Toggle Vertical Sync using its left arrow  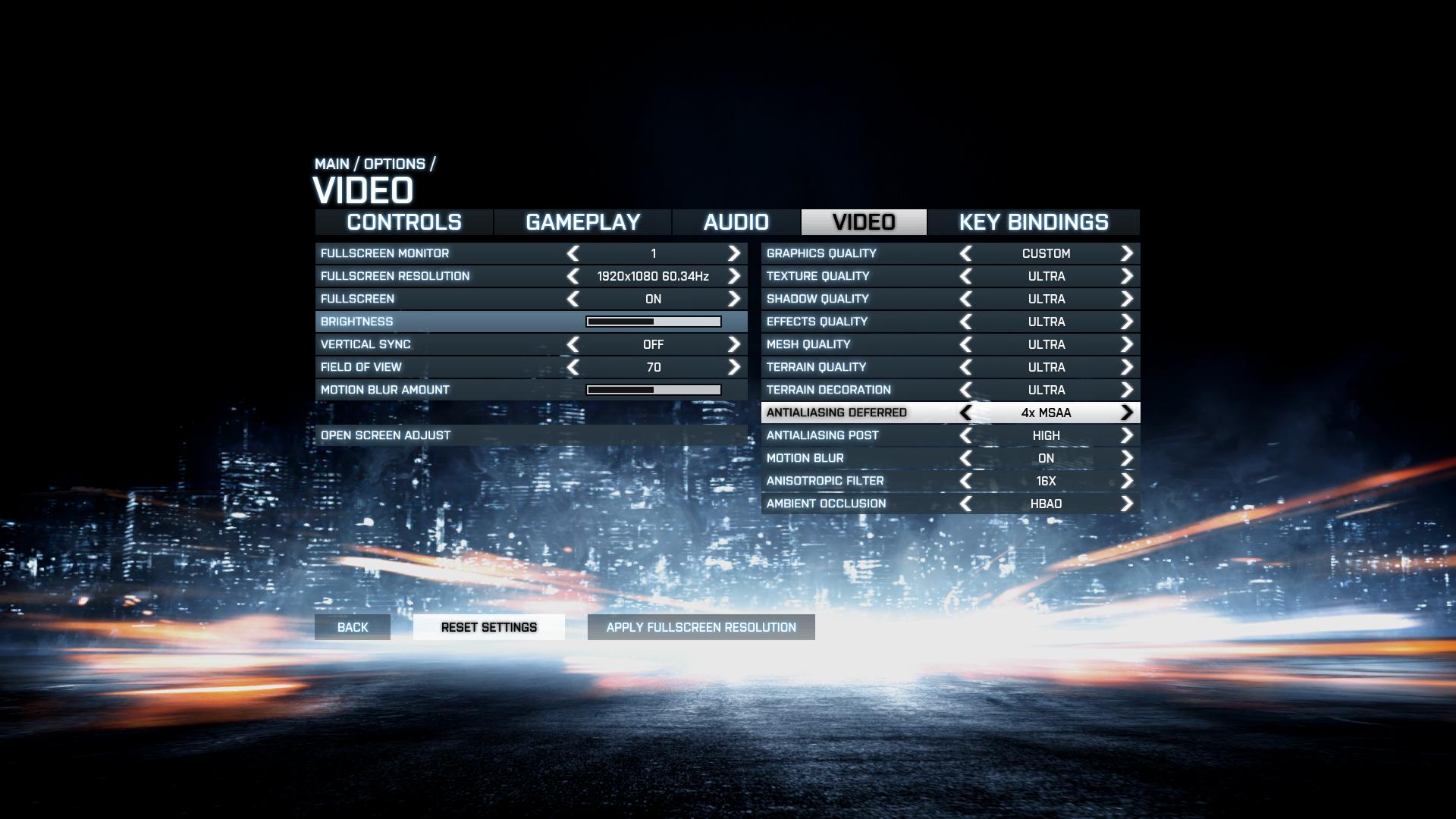click(x=573, y=344)
